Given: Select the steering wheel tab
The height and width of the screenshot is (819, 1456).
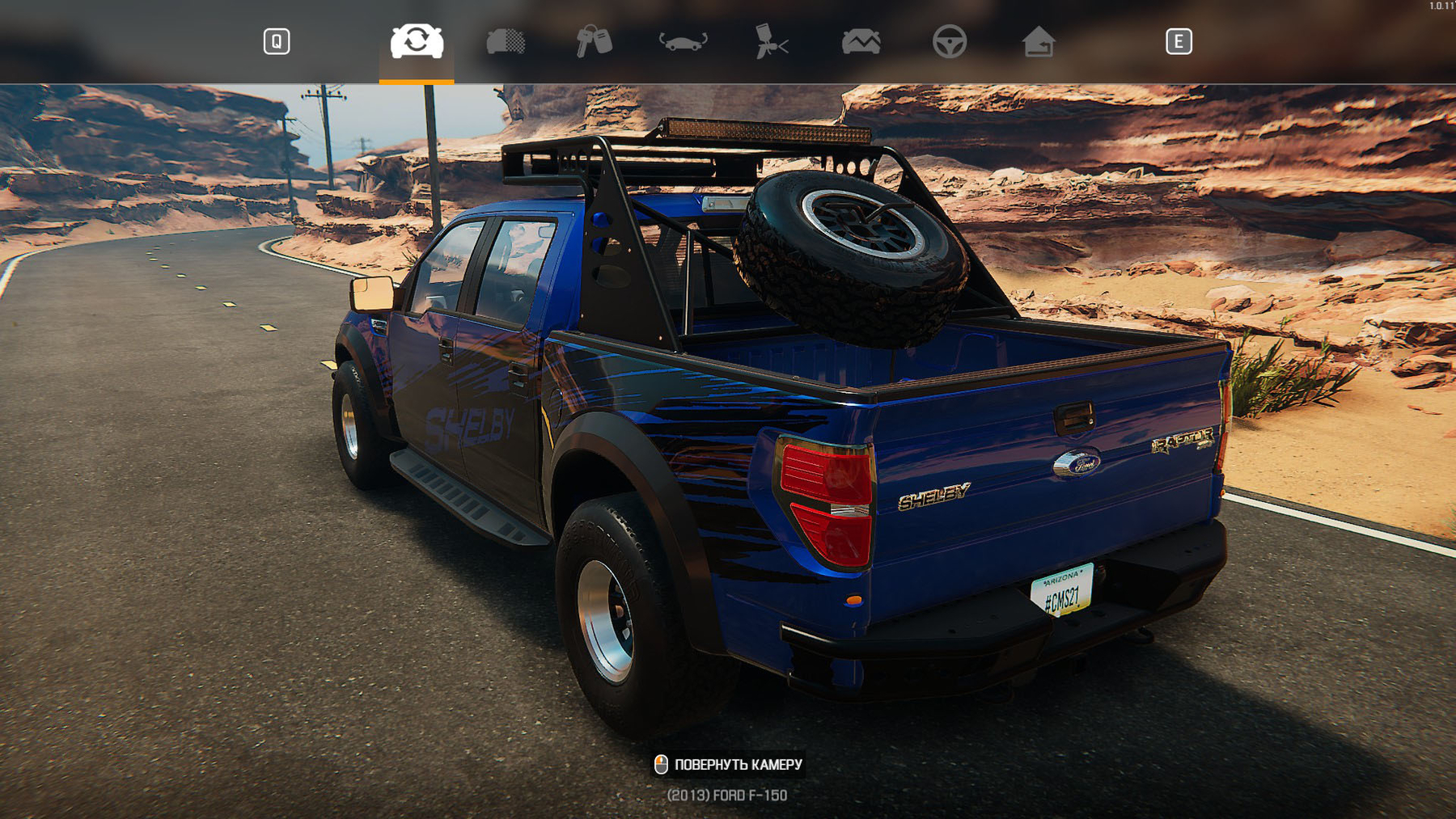Looking at the screenshot, I should (949, 41).
